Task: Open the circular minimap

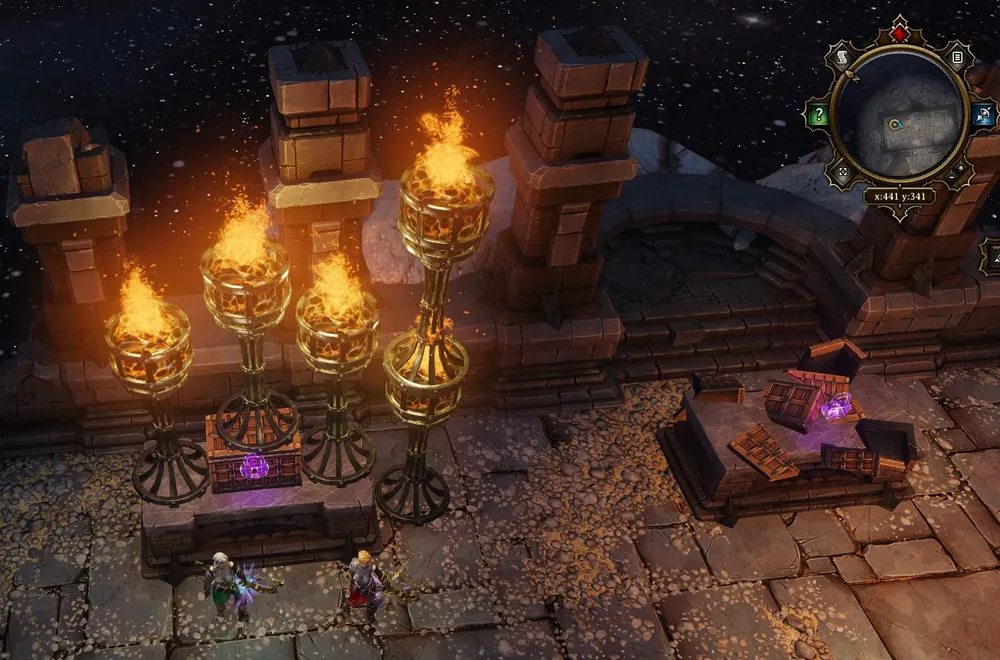Action: 897,115
